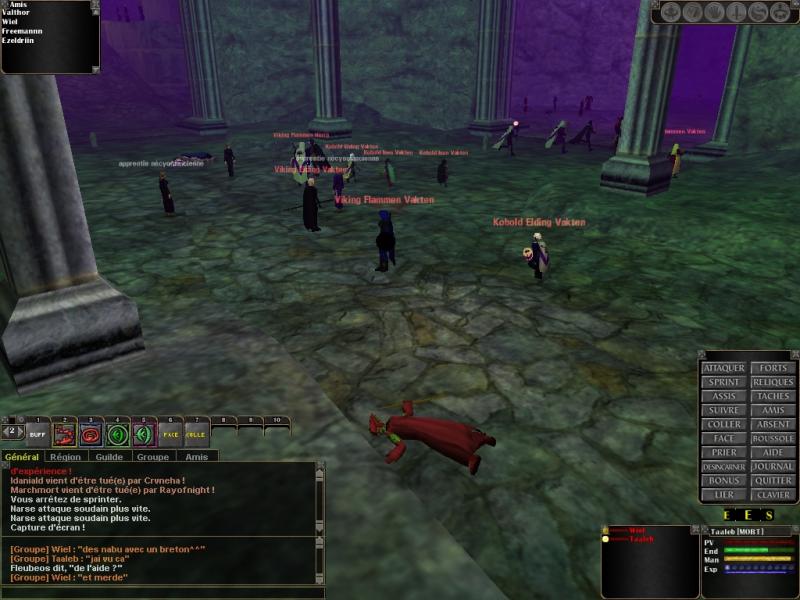Switch chat to the Région tab
800x600 pixels.
66,457
